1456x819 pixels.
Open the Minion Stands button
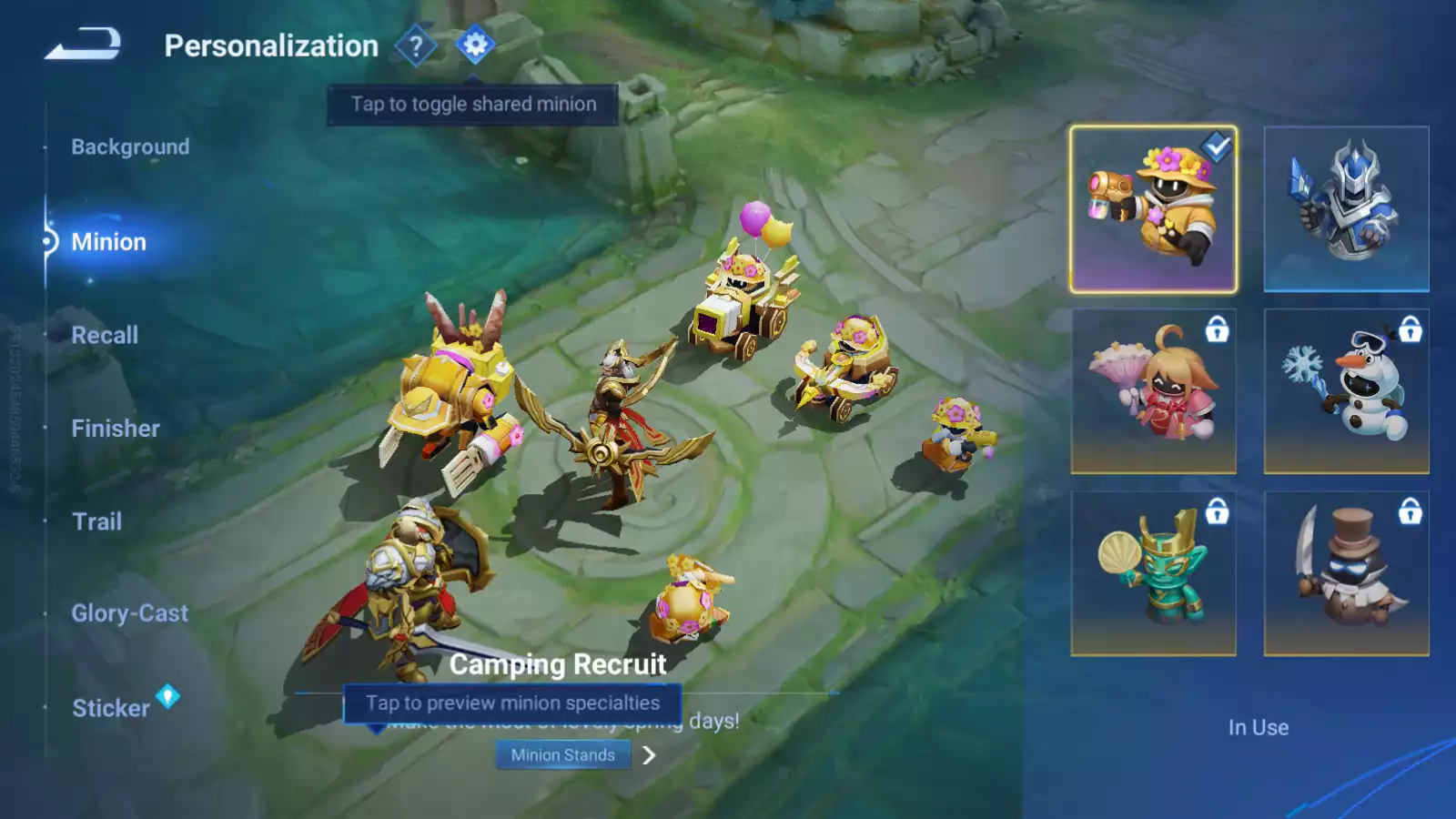coord(562,755)
